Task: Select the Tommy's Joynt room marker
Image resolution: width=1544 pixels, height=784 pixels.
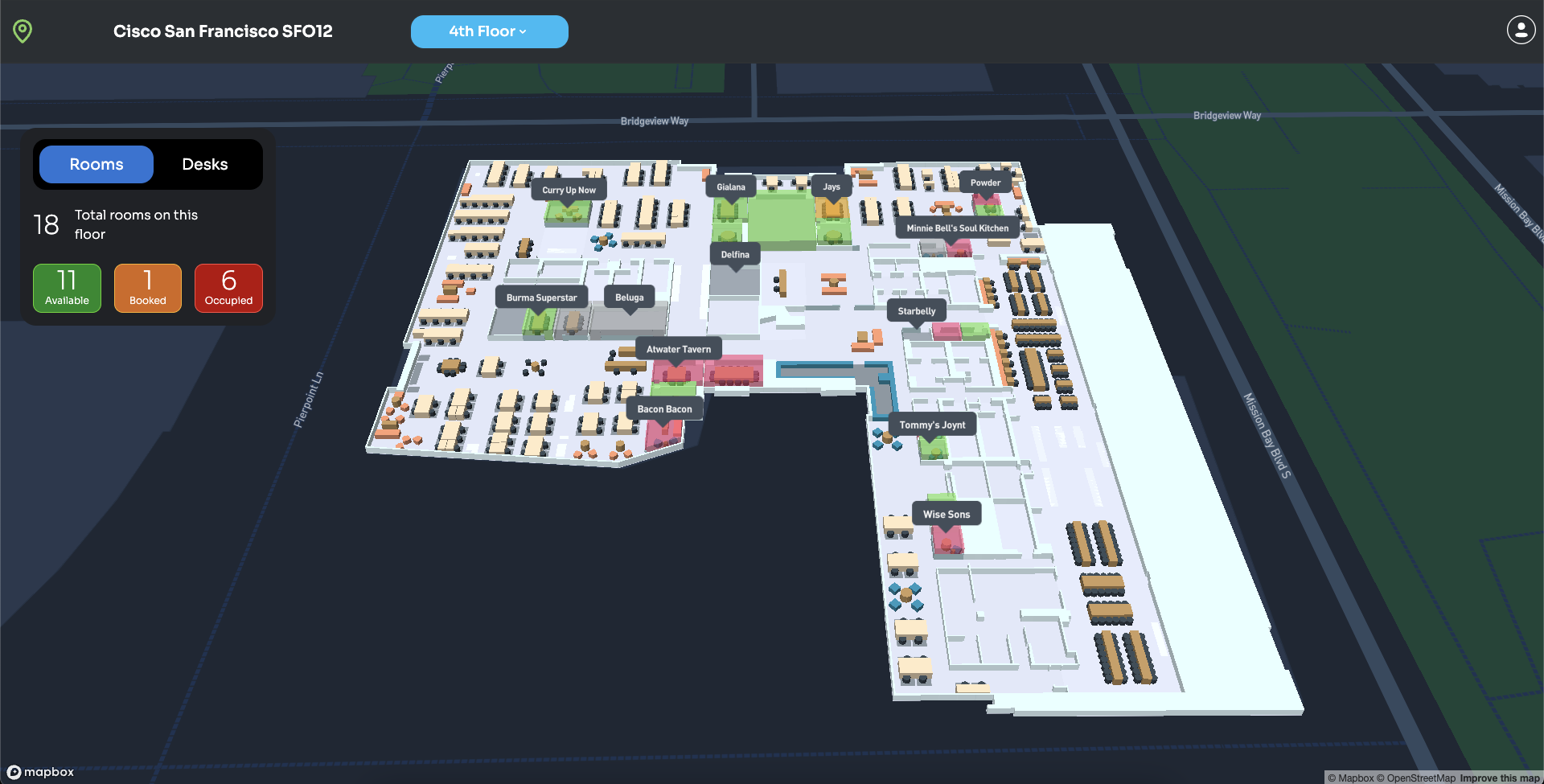Action: point(932,424)
